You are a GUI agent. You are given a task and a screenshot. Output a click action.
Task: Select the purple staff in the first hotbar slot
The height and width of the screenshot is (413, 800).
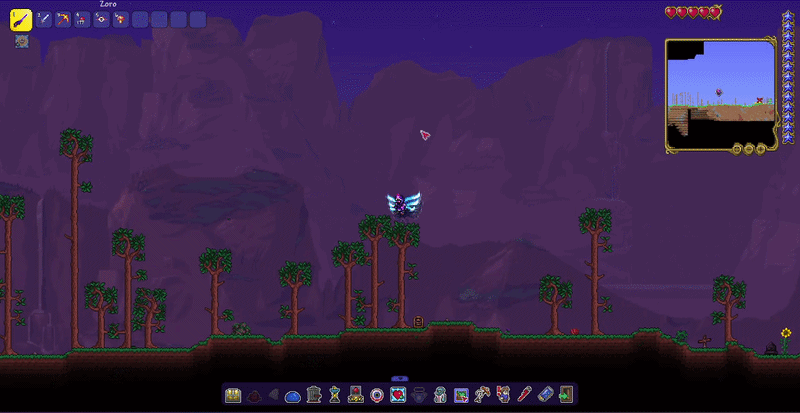[20, 19]
